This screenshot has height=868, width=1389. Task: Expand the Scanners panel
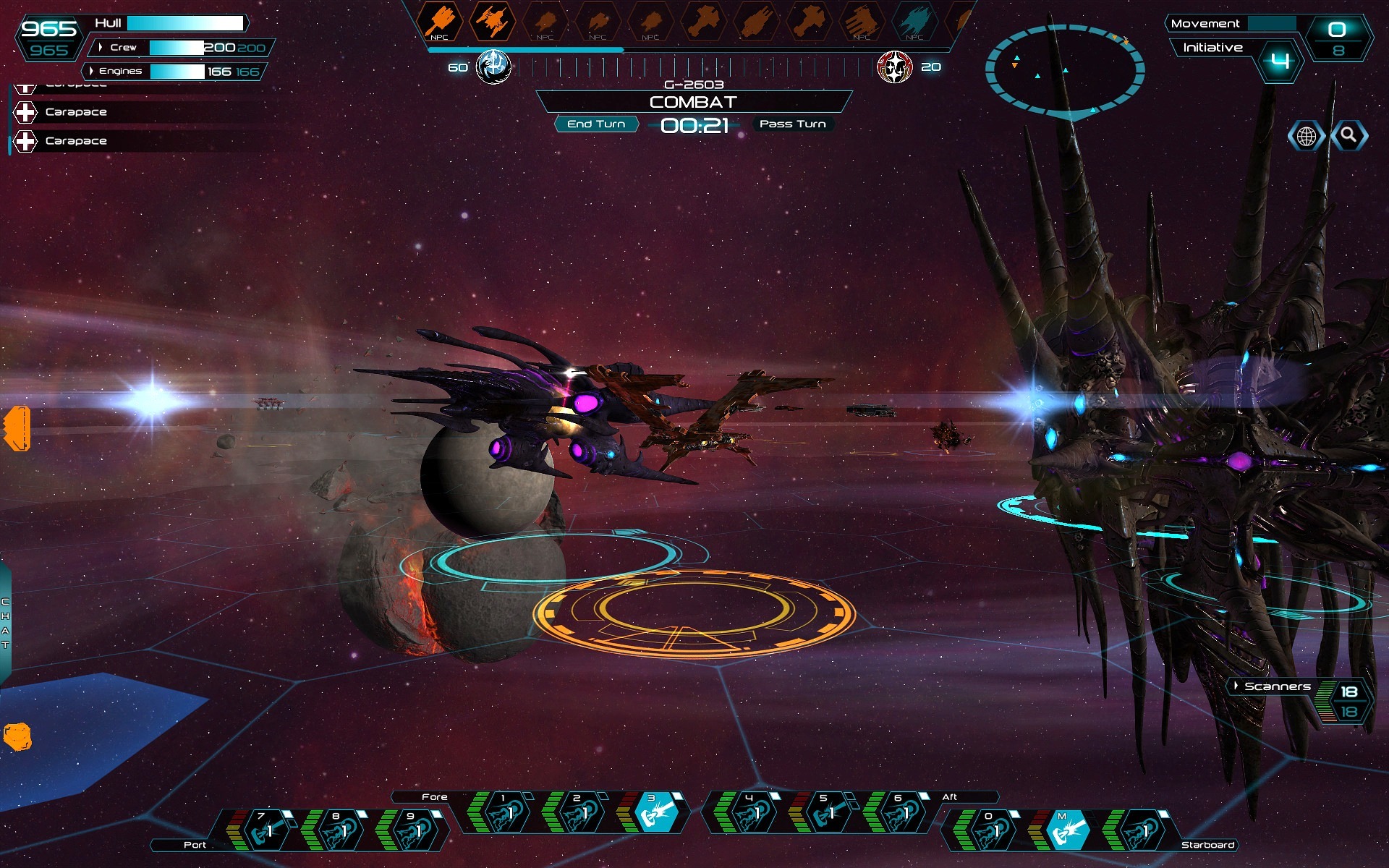[1236, 686]
